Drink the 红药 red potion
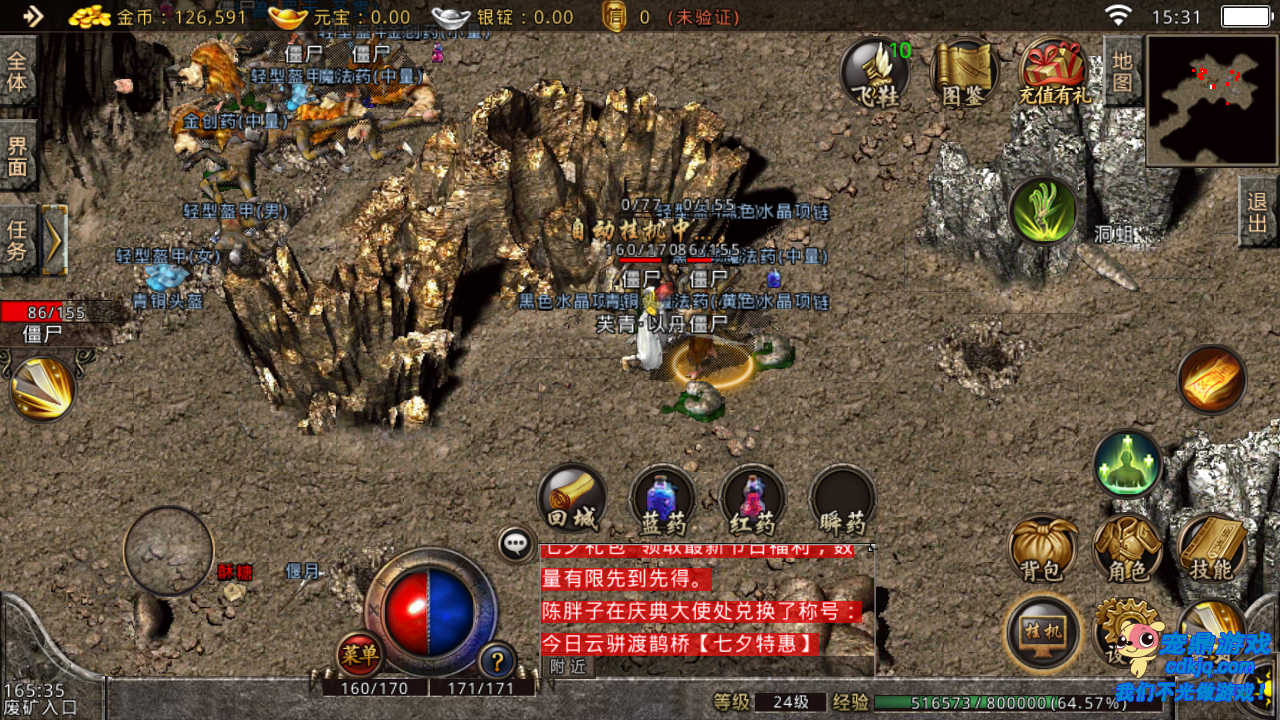Image resolution: width=1280 pixels, height=720 pixels. point(752,498)
